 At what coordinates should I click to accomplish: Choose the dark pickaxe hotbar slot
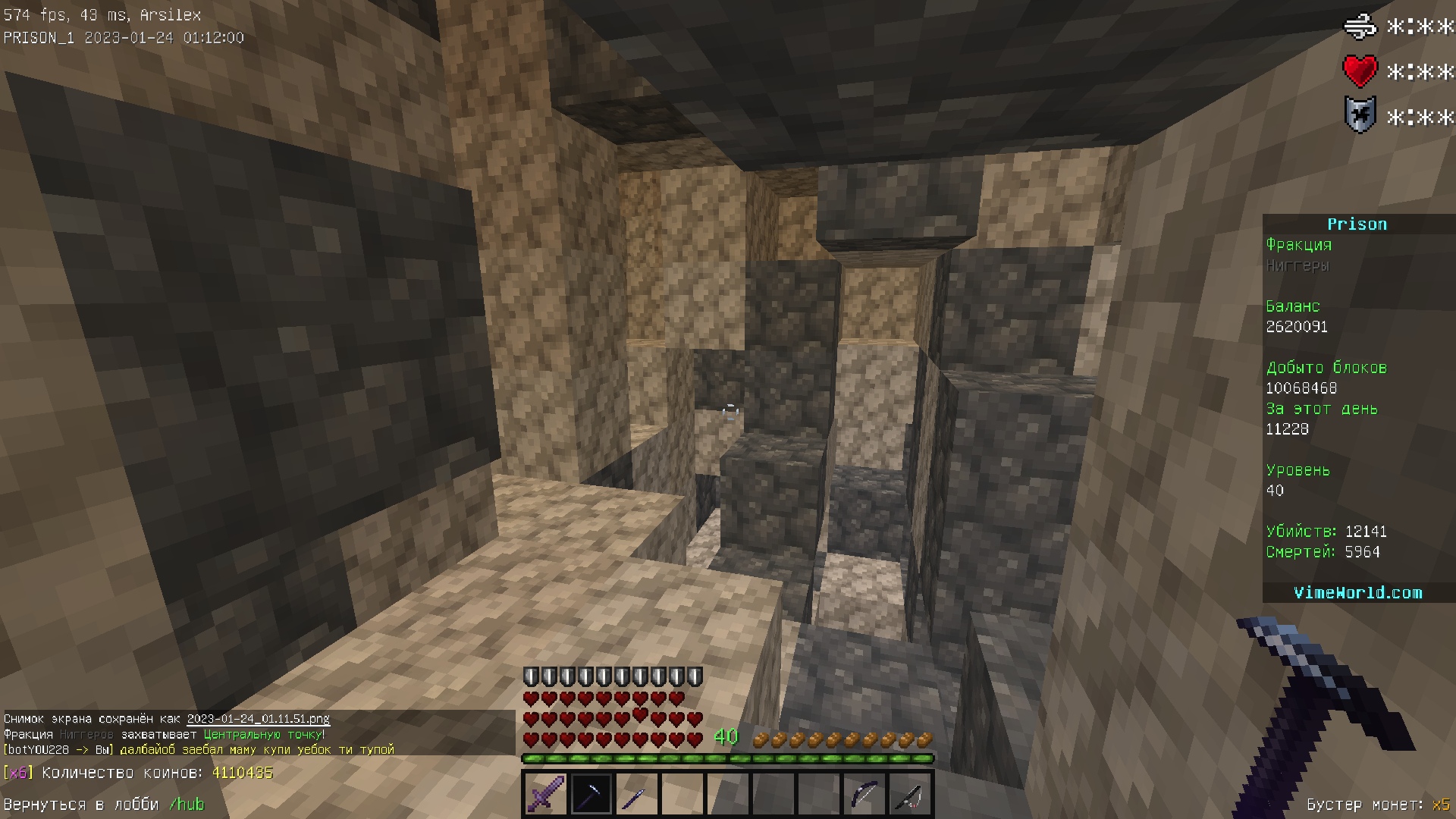click(x=591, y=794)
